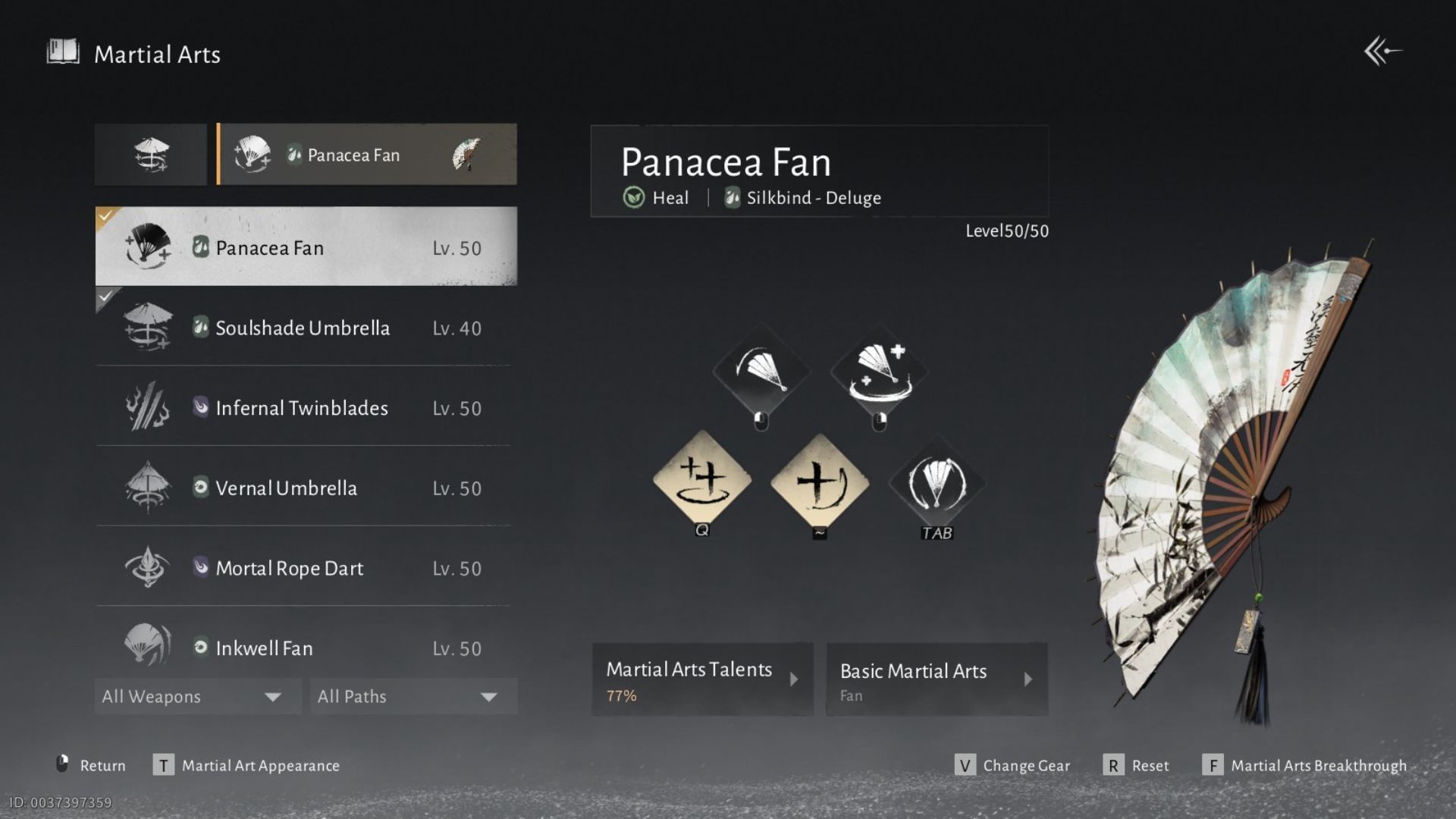
Task: Open the All Weapons filter dropdown
Action: click(196, 695)
